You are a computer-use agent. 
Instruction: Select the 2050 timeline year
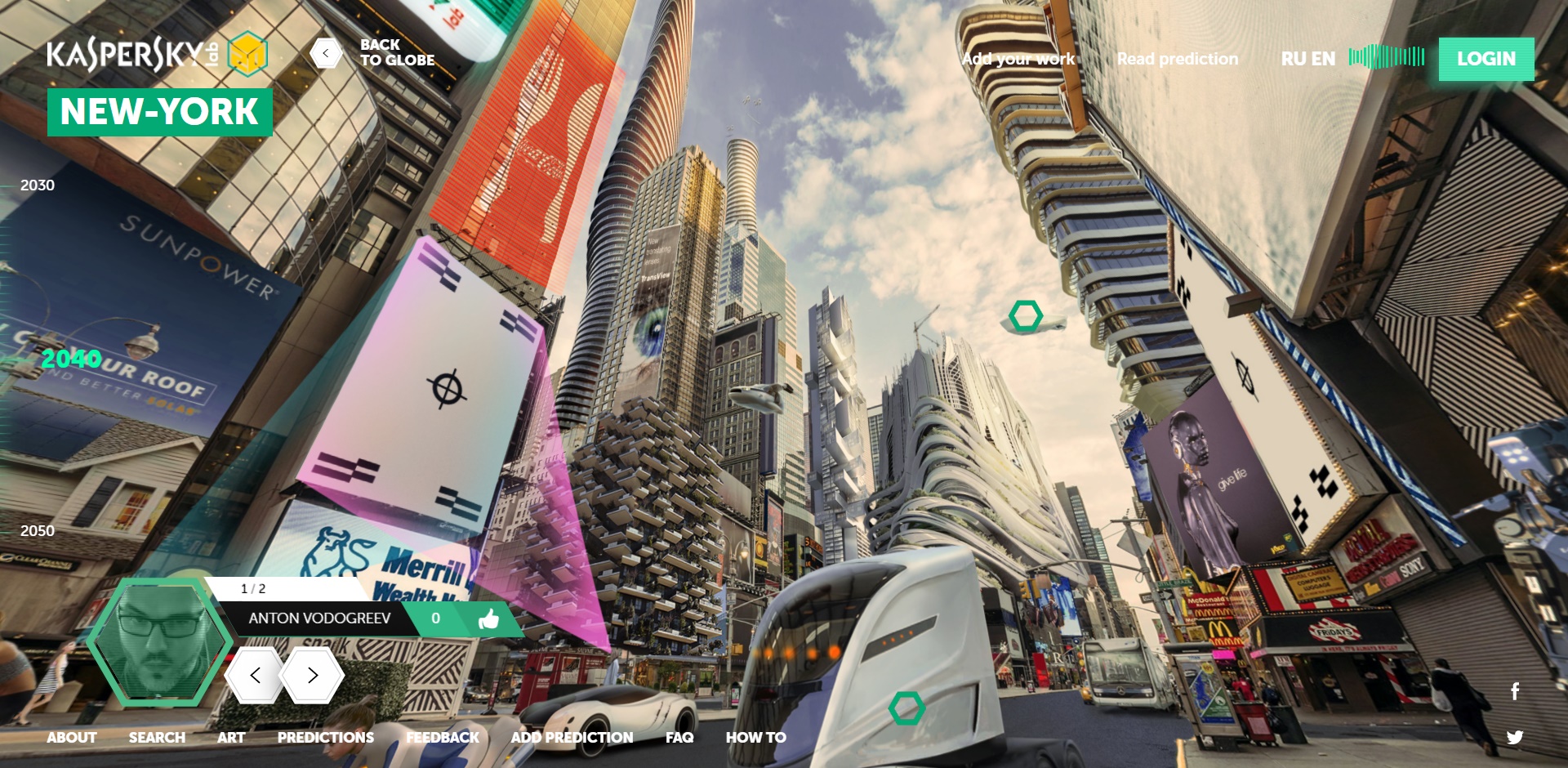click(38, 531)
